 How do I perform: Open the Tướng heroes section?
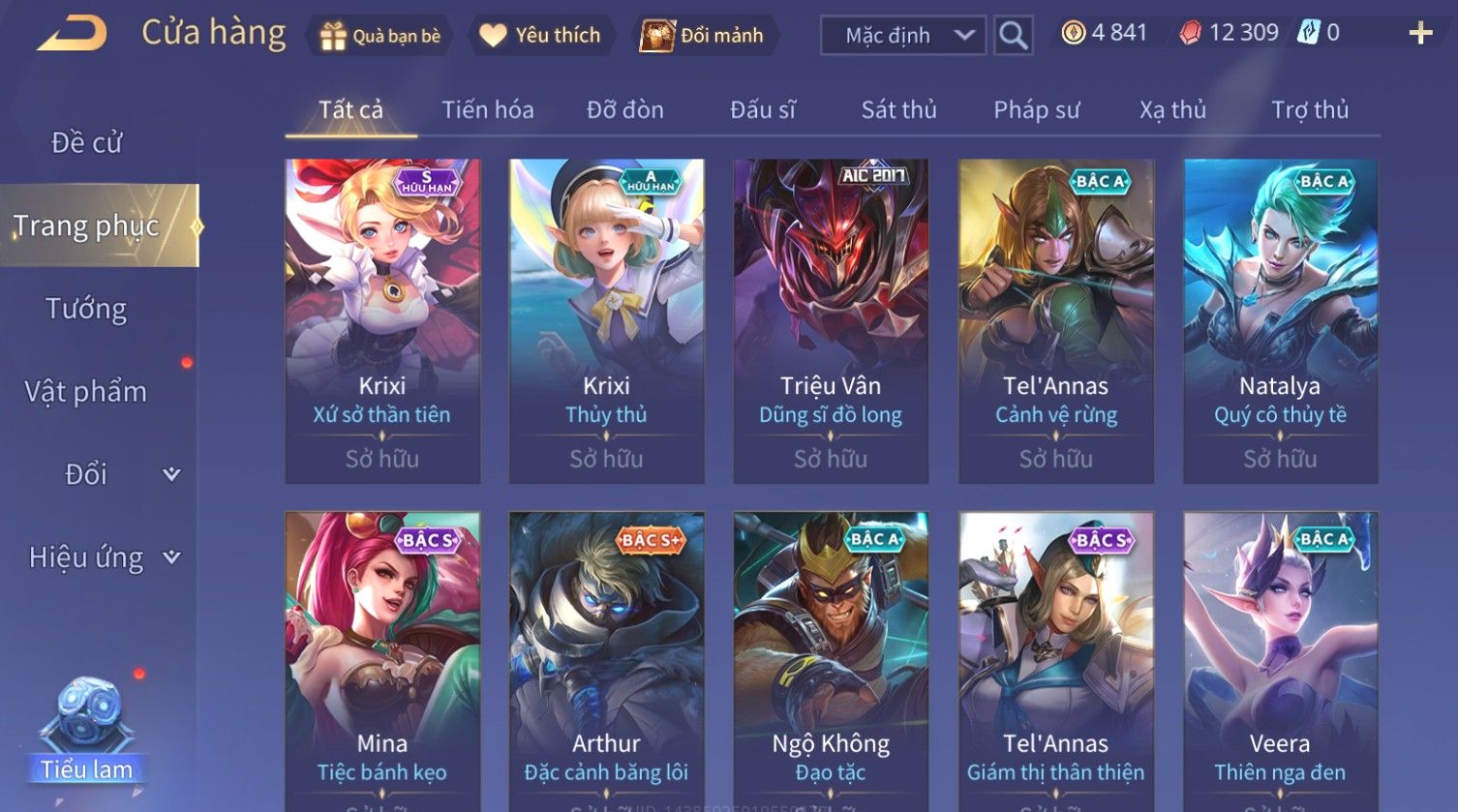(x=86, y=309)
